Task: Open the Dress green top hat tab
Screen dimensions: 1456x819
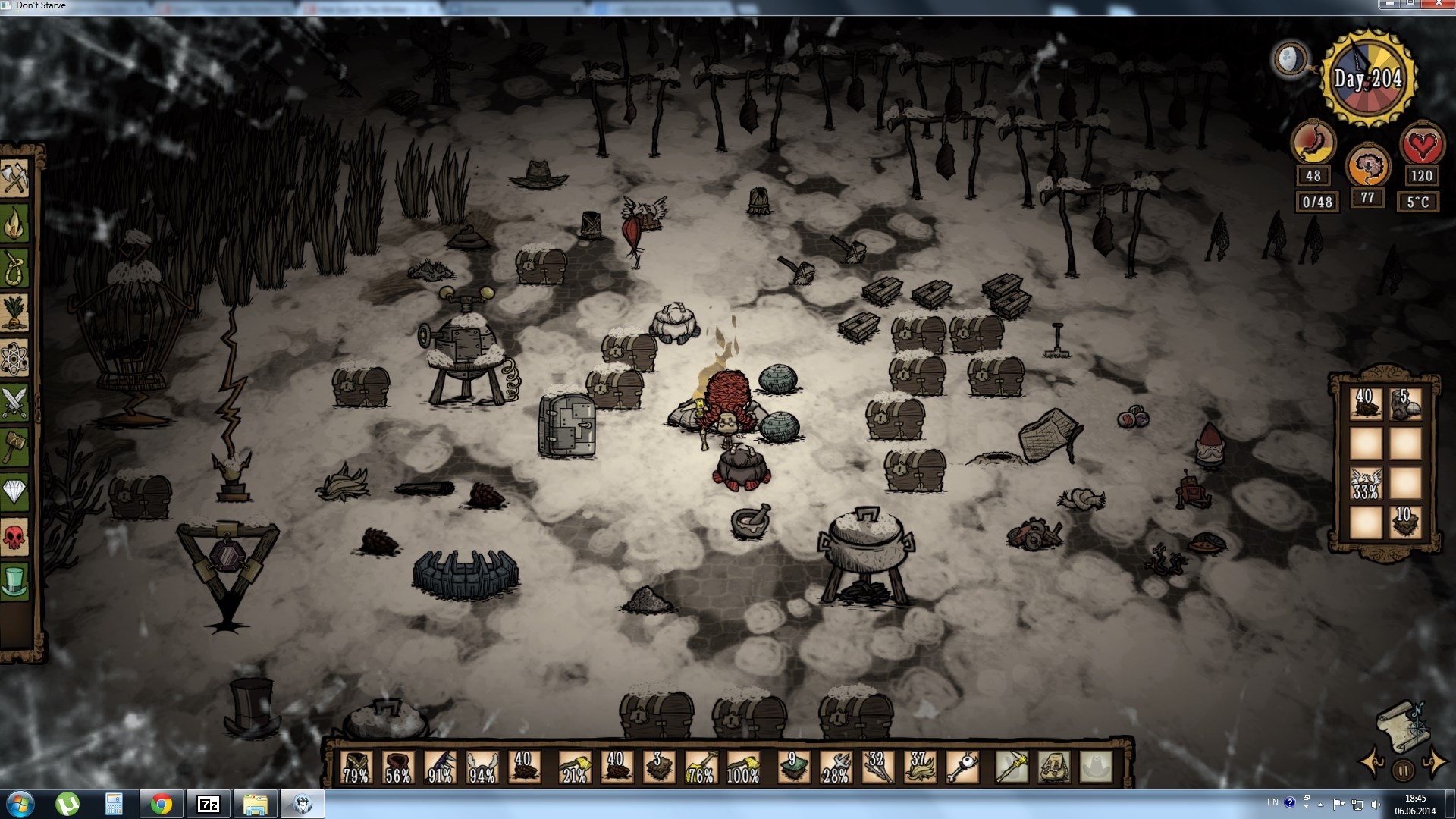Action: pos(15,582)
